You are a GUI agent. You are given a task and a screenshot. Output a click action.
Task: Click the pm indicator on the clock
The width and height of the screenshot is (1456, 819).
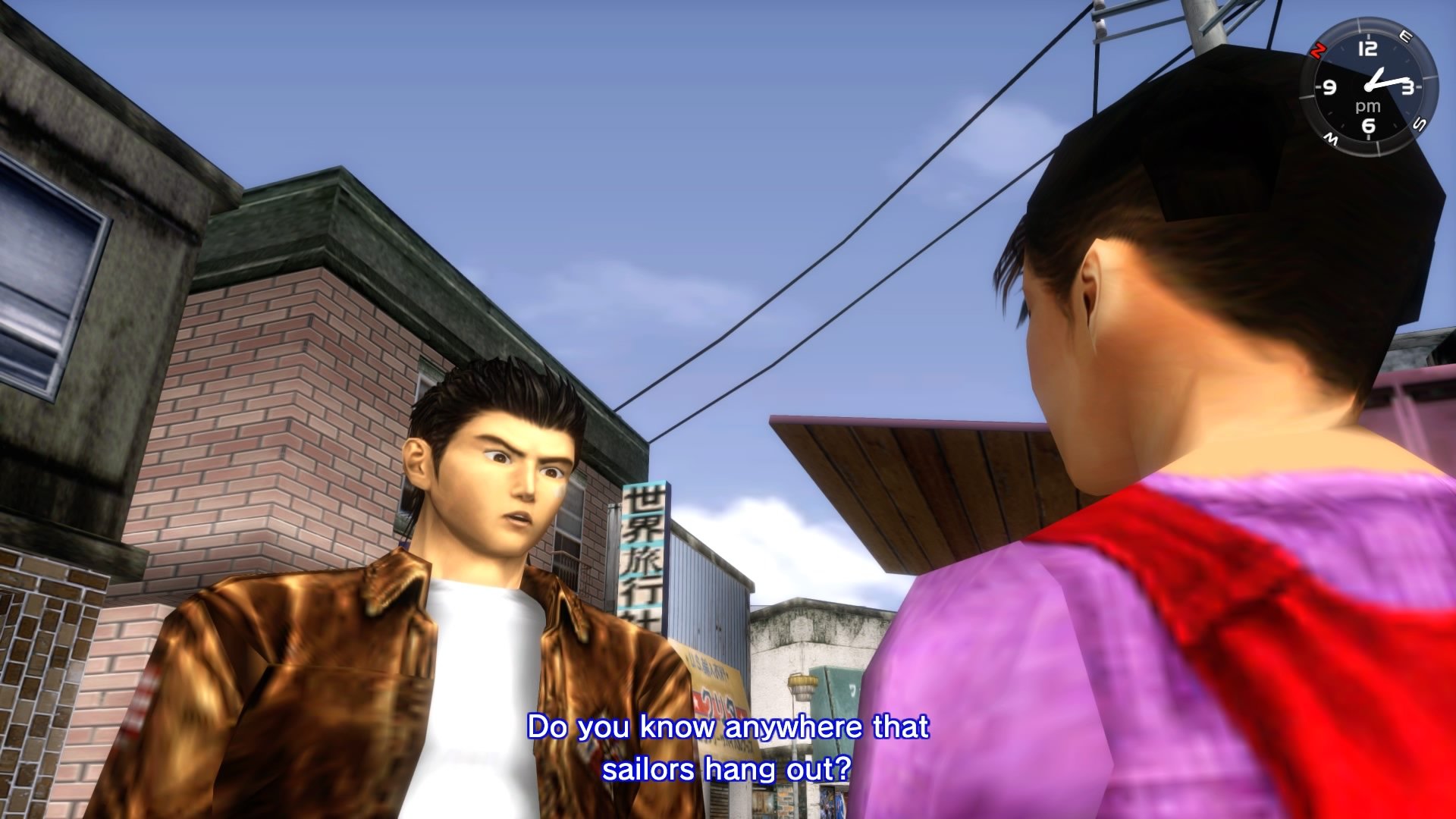tap(1368, 105)
